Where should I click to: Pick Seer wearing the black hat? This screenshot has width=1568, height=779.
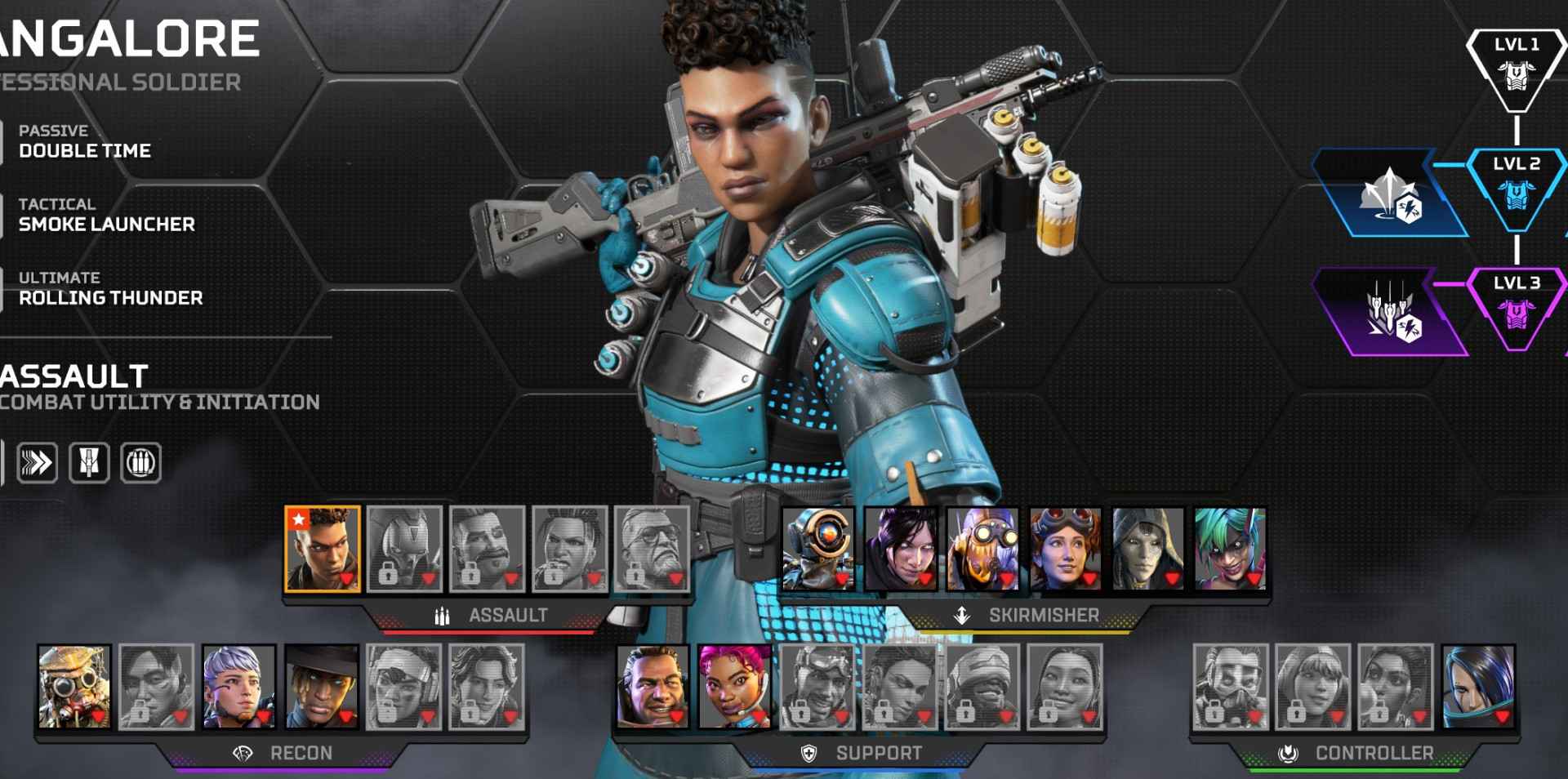point(321,686)
